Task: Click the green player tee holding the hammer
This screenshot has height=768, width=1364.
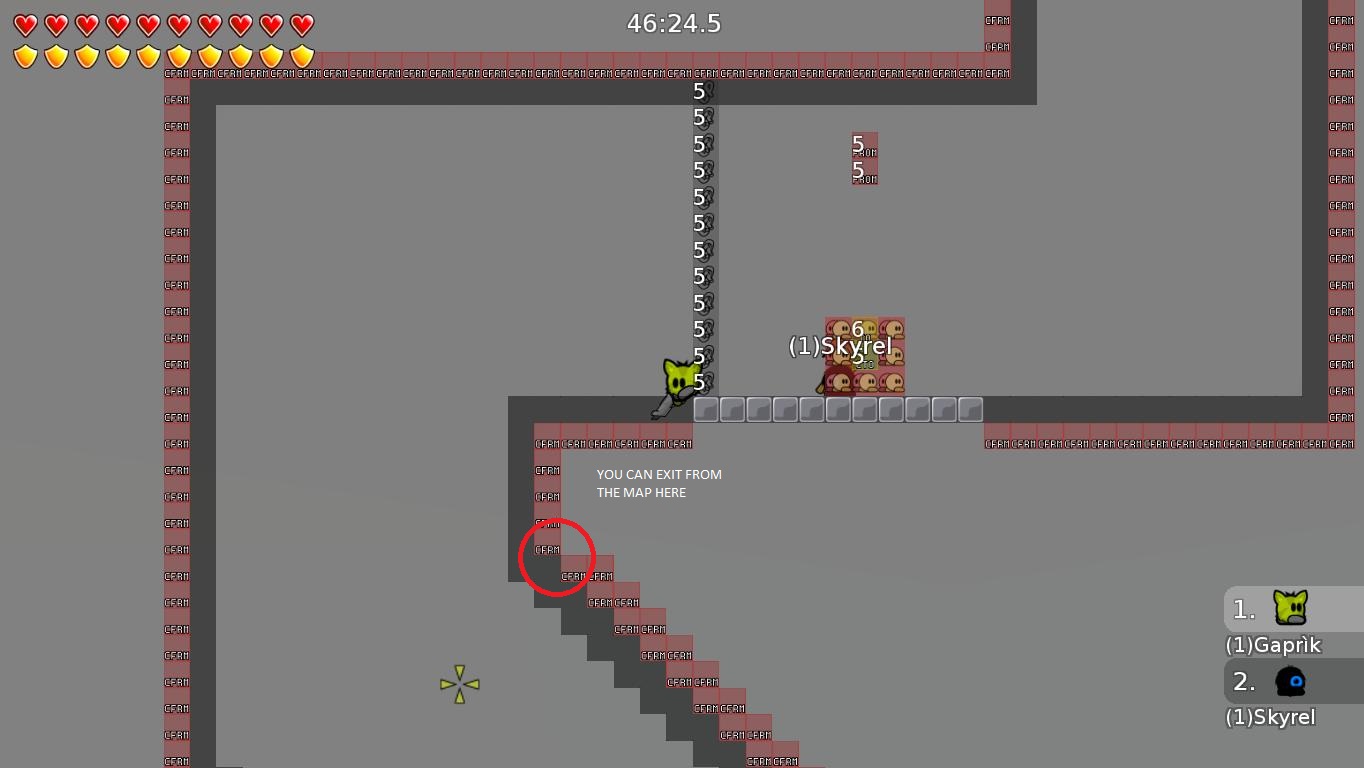Action: 678,380
